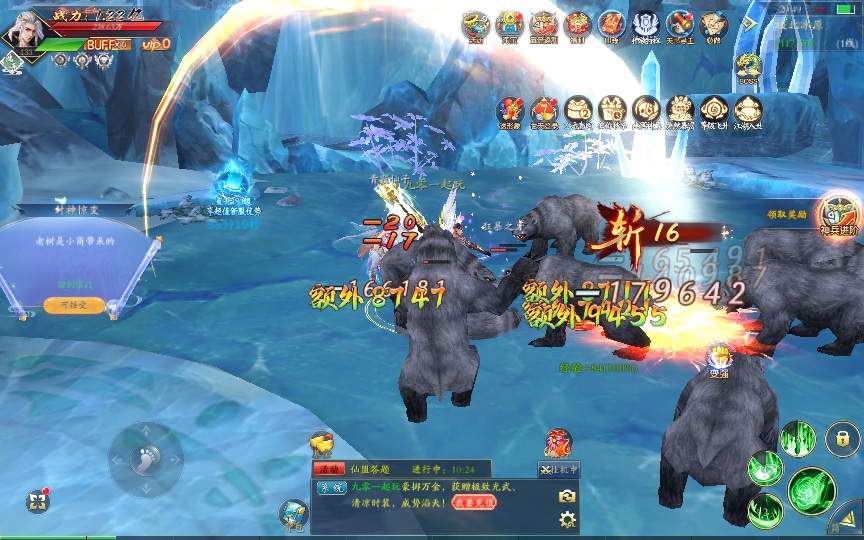Click the red flower icon above chat
Screen dimensions: 864x540
point(558,442)
